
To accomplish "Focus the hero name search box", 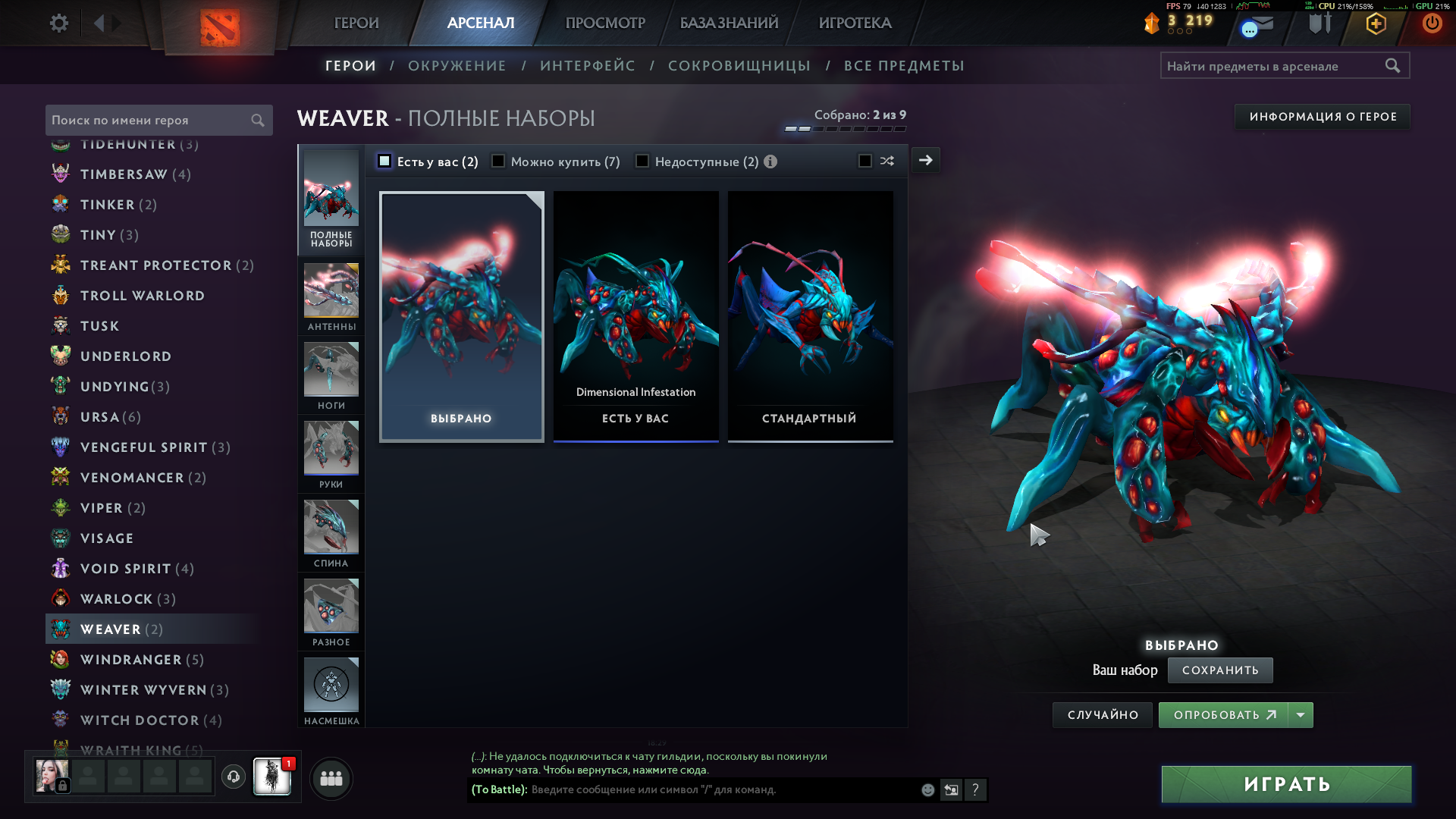I will 148,120.
